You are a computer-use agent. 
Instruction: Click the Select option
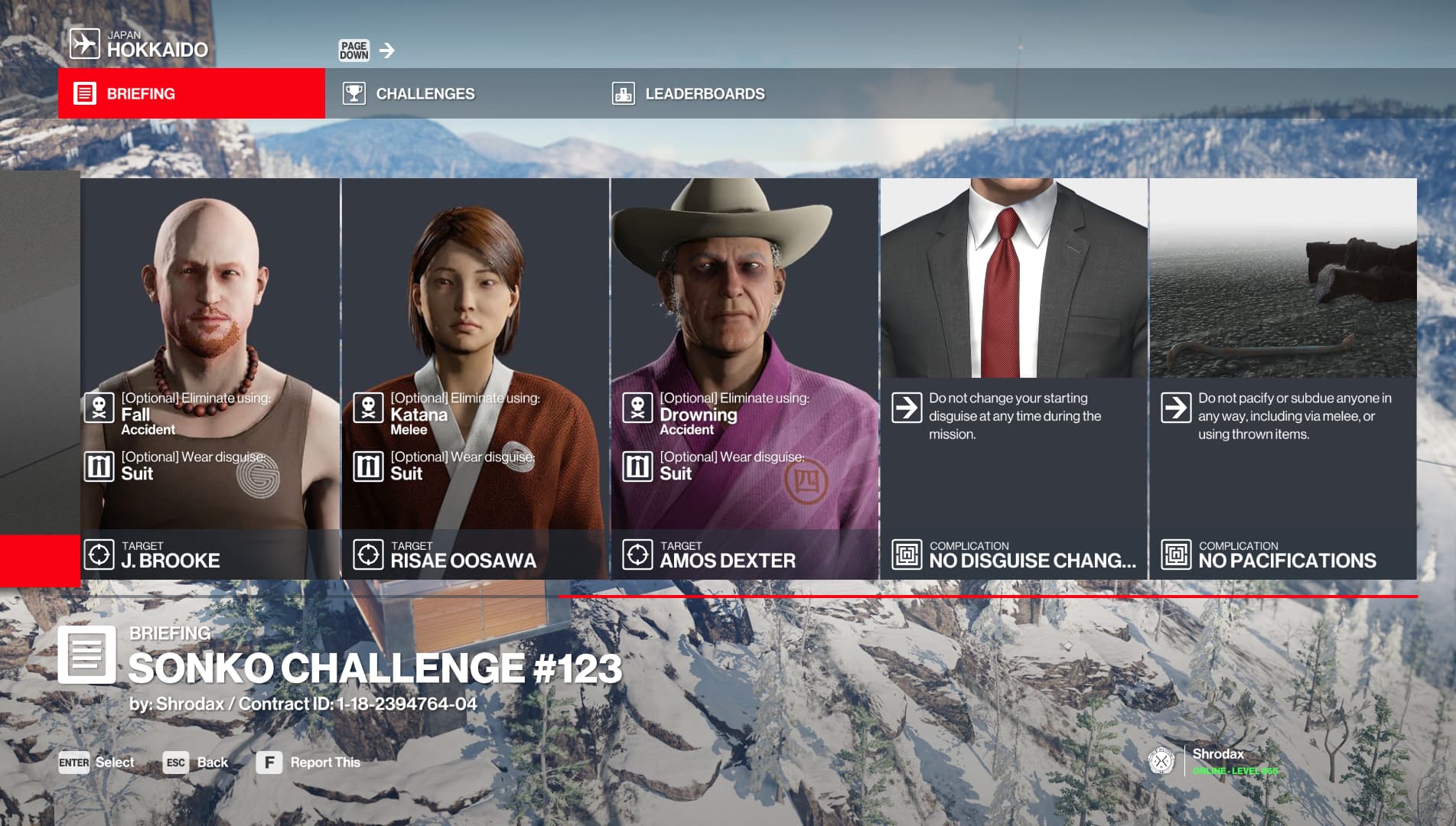pos(97,763)
